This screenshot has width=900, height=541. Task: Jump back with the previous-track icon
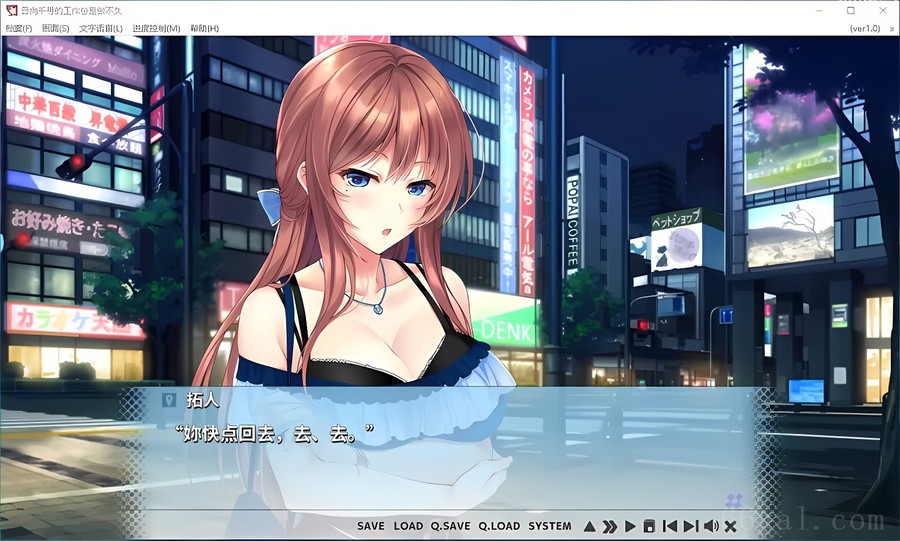[670, 526]
